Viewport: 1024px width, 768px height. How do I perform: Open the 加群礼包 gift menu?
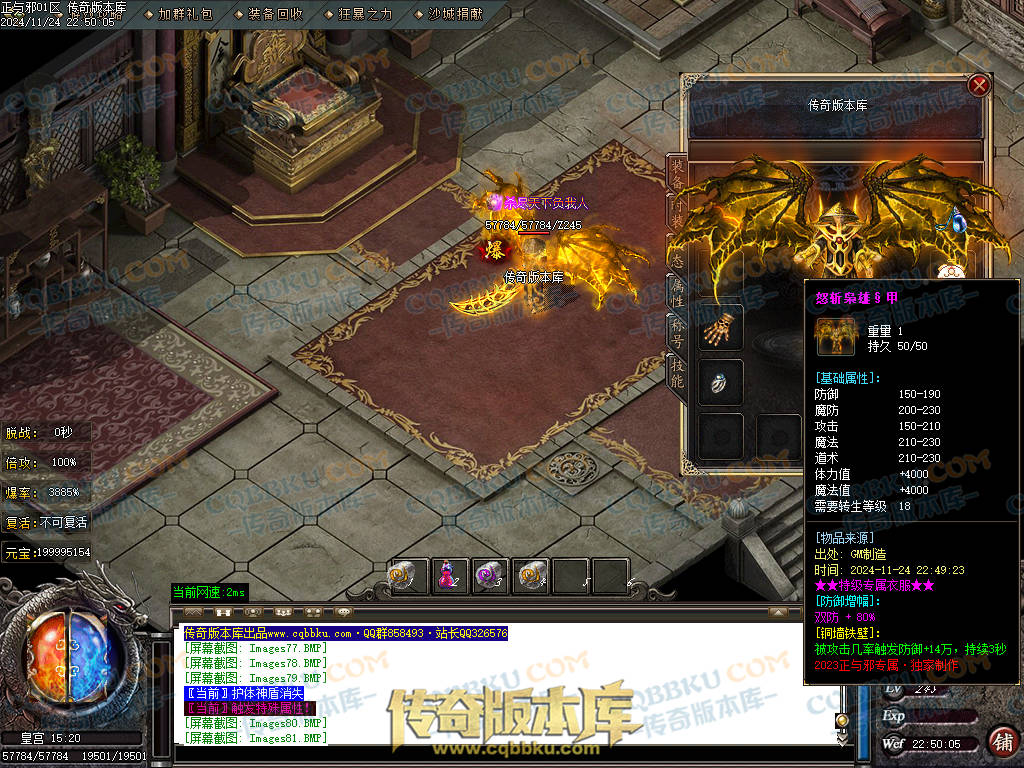[185, 14]
